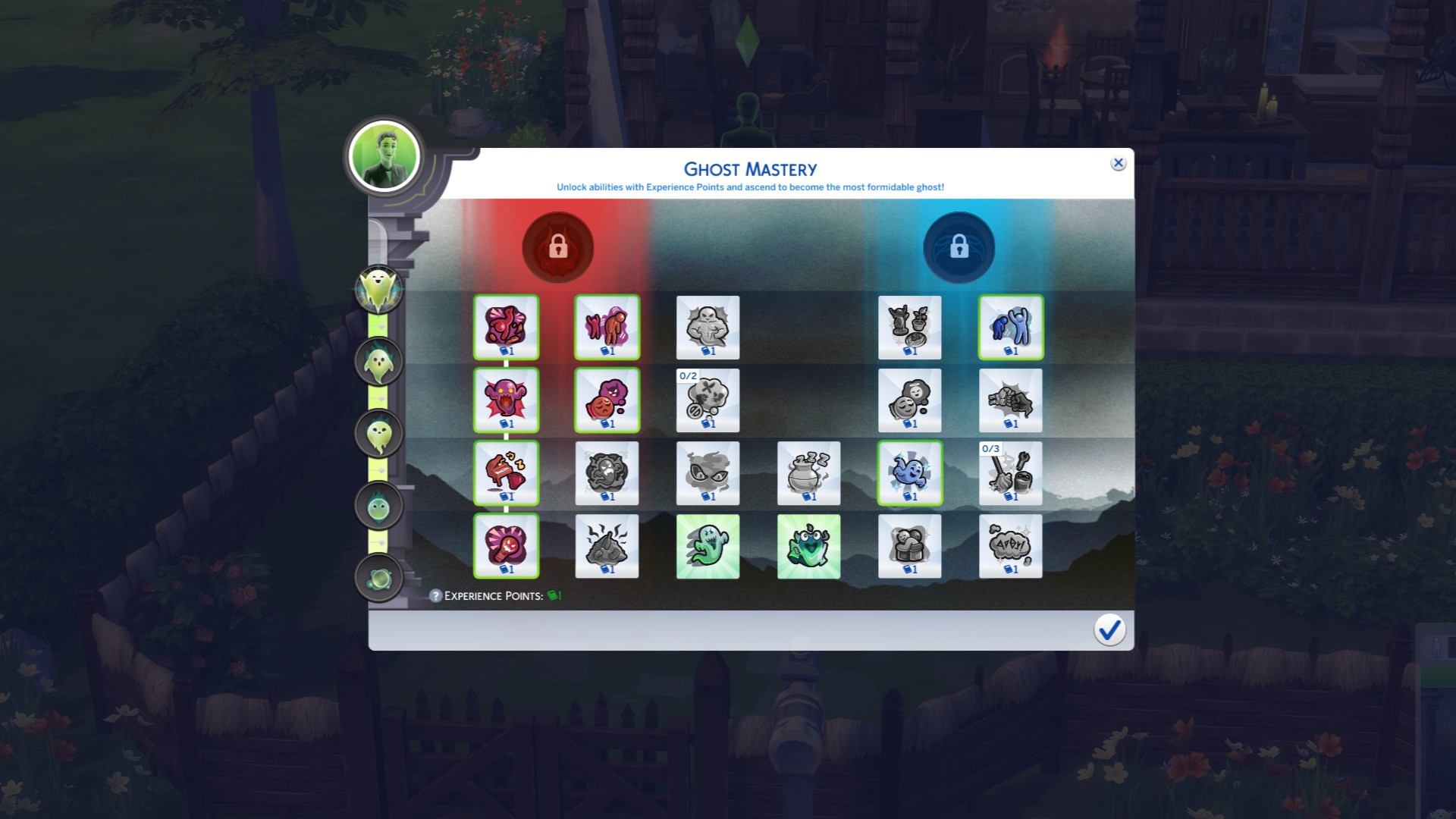
Task: Click the red locked flame emblem
Action: [x=558, y=246]
